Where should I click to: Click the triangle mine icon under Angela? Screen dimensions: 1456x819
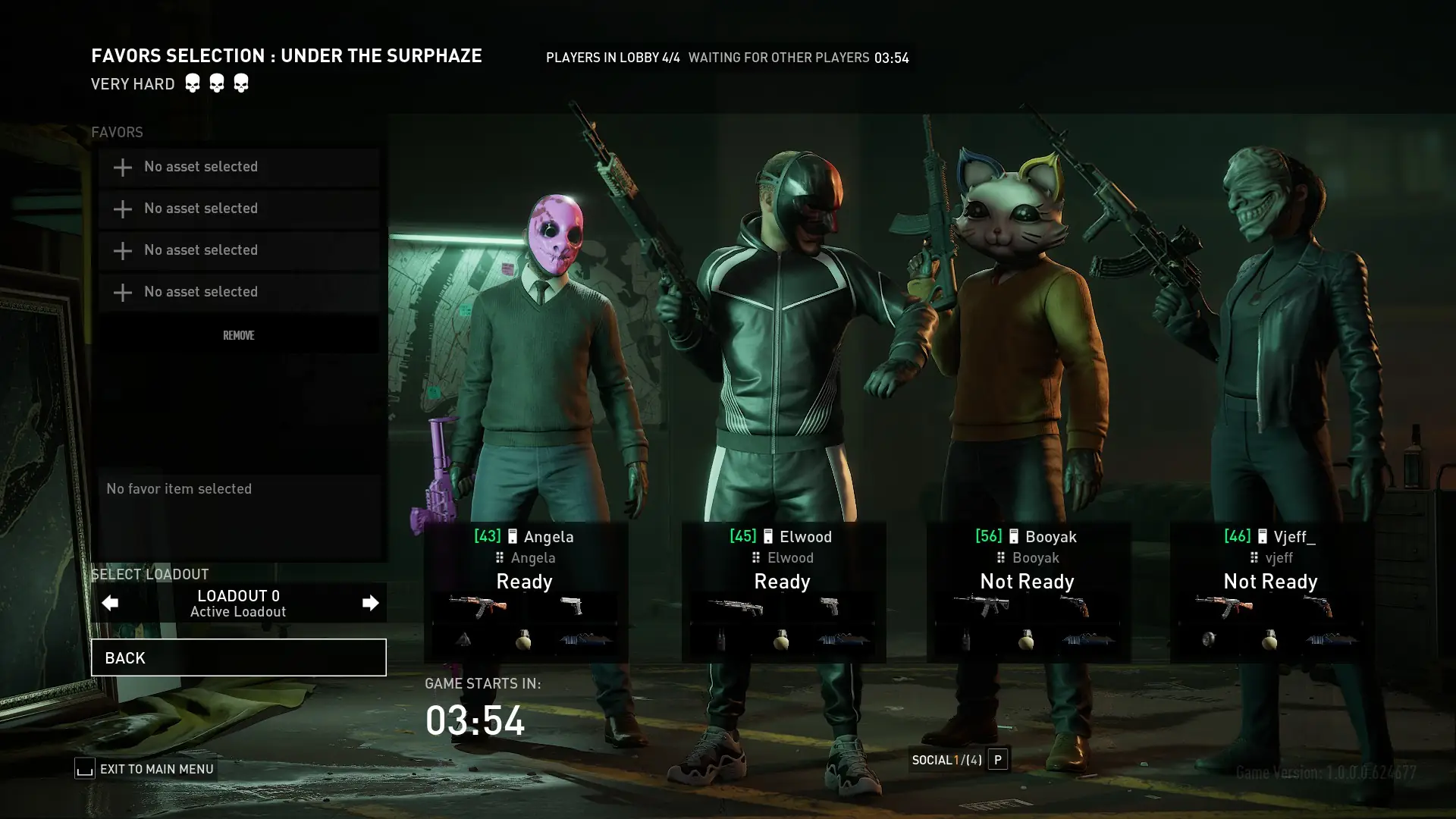click(463, 641)
